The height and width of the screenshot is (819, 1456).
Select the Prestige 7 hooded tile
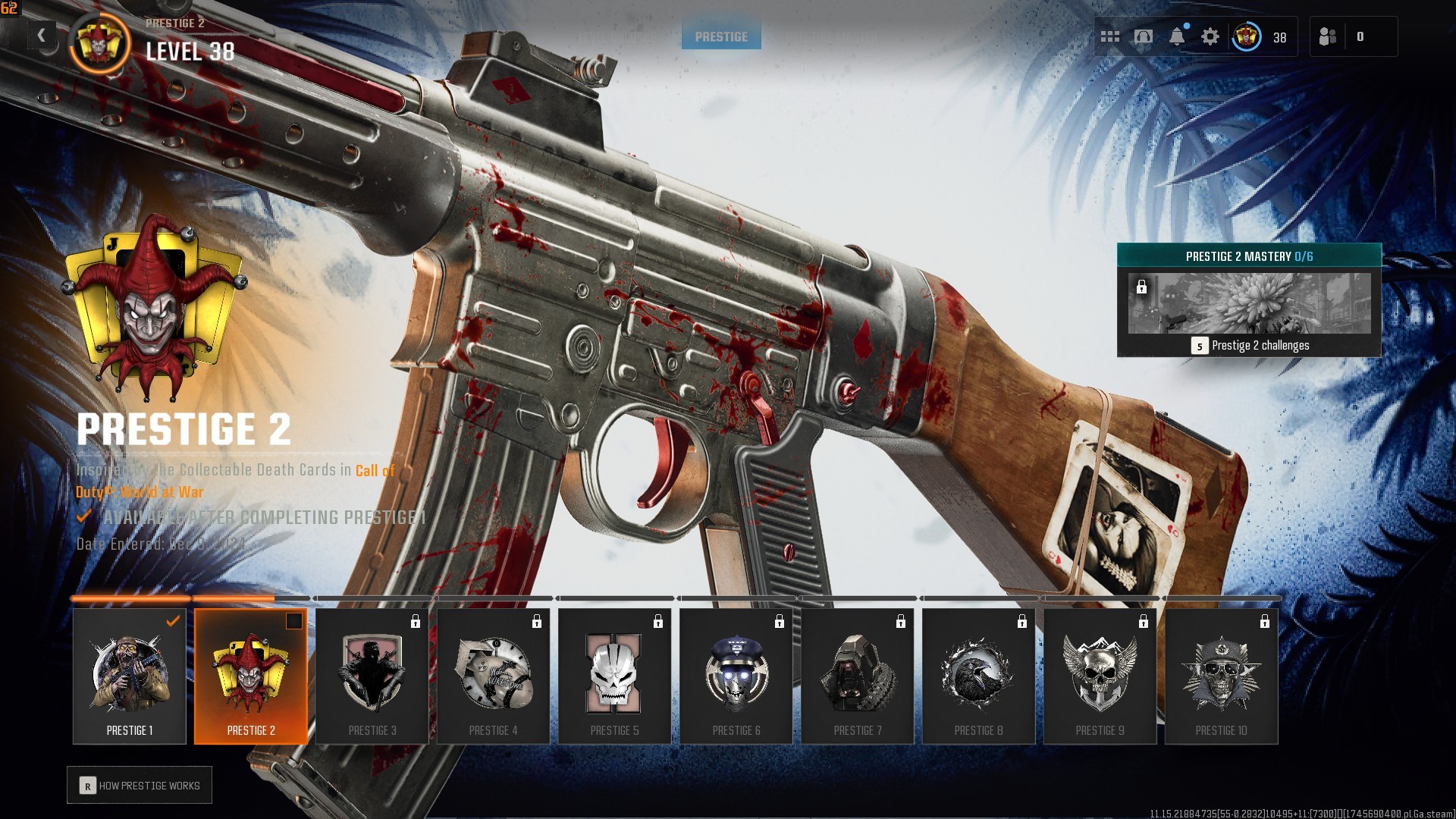pyautogui.click(x=858, y=676)
